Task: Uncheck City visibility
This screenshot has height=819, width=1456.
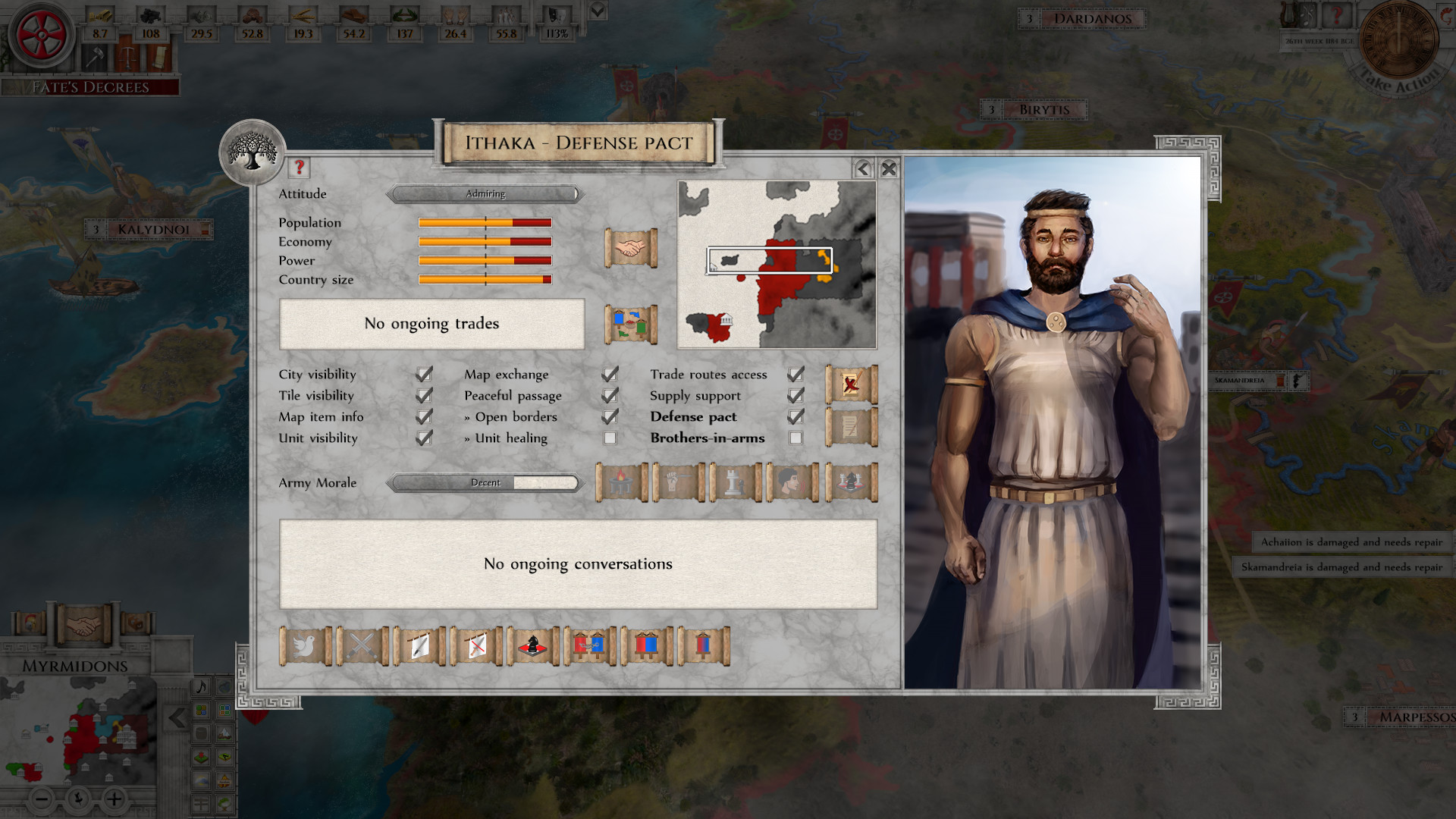Action: 423,374
